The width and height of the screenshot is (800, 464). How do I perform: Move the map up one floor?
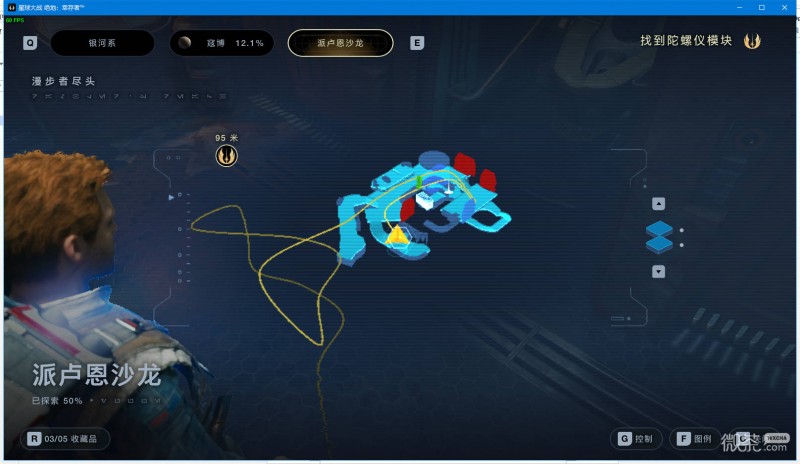pos(658,203)
